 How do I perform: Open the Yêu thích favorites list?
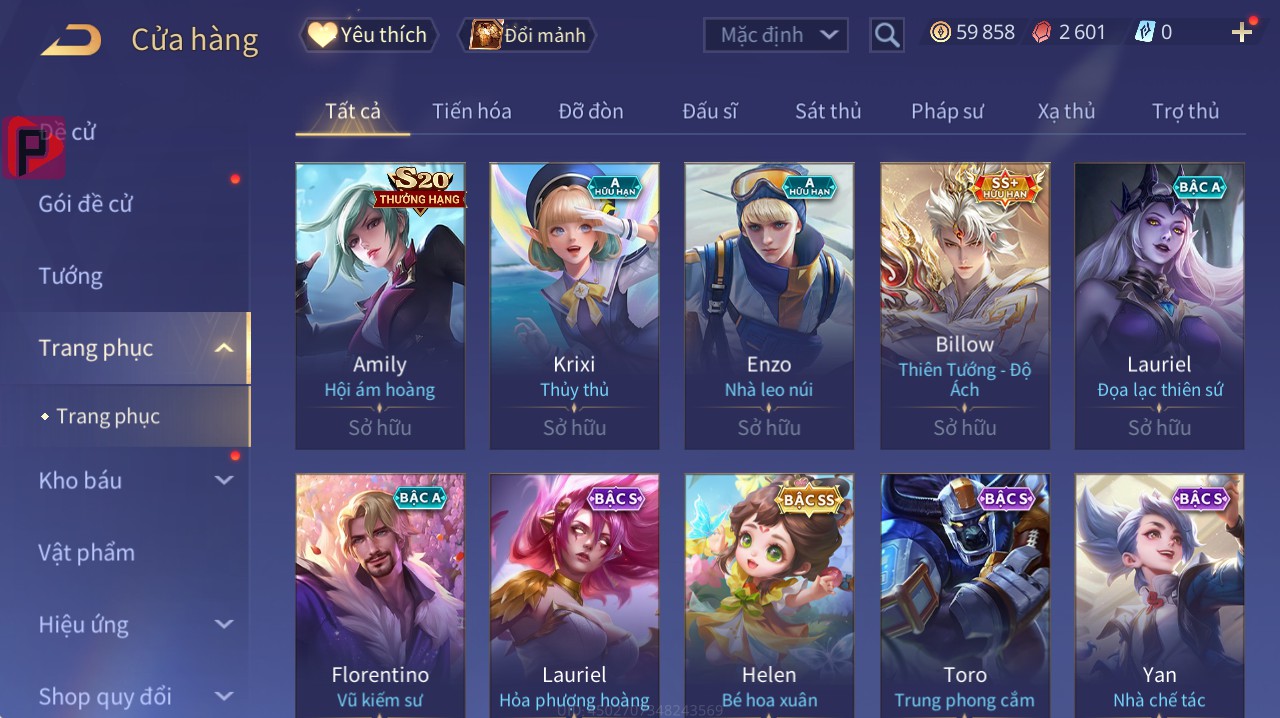pos(368,35)
